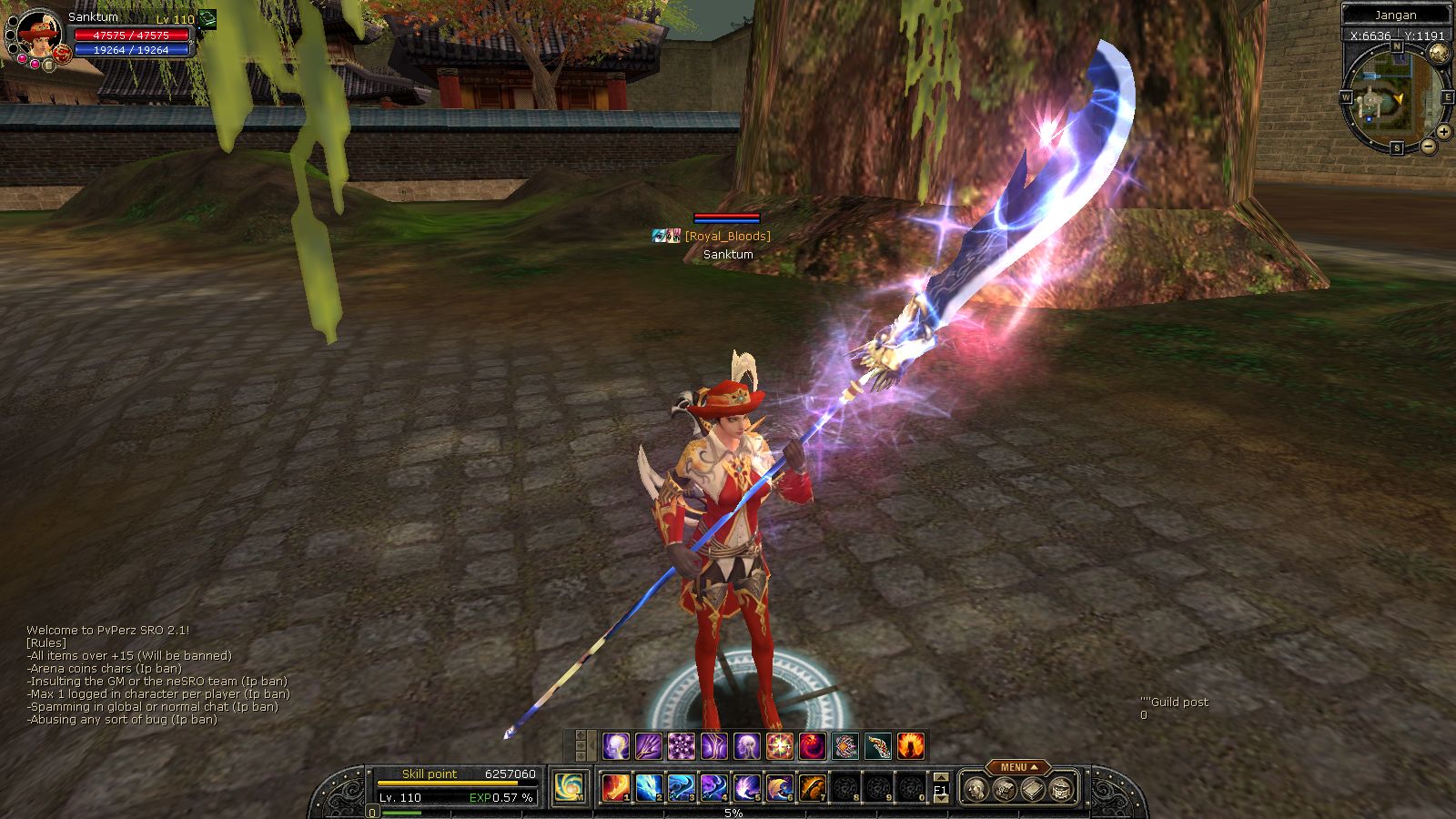The height and width of the screenshot is (819, 1456).
Task: Use the flaming figure skill on upper hotbar
Action: coord(911,746)
